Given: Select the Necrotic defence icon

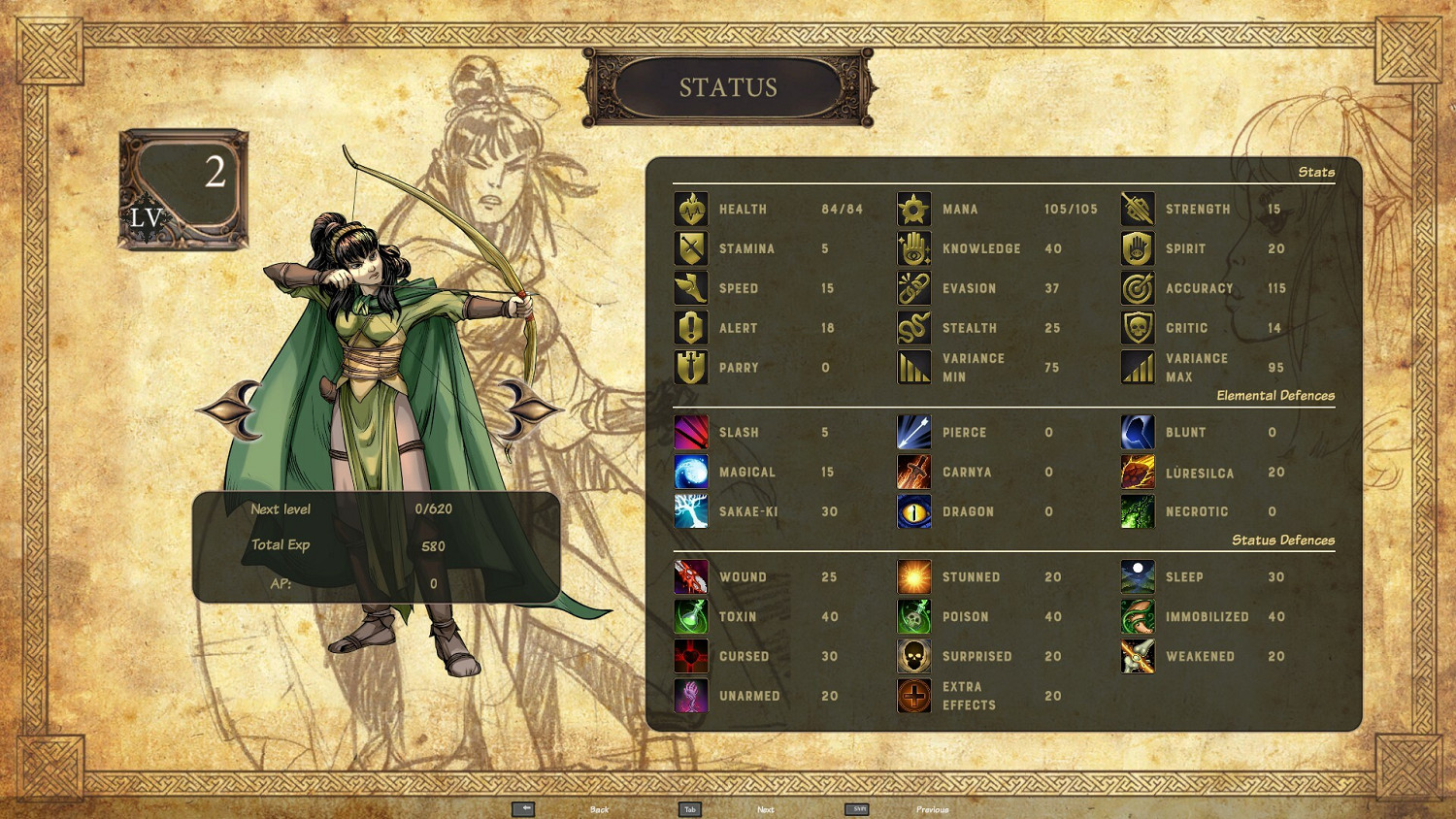Looking at the screenshot, I should coord(1137,511).
